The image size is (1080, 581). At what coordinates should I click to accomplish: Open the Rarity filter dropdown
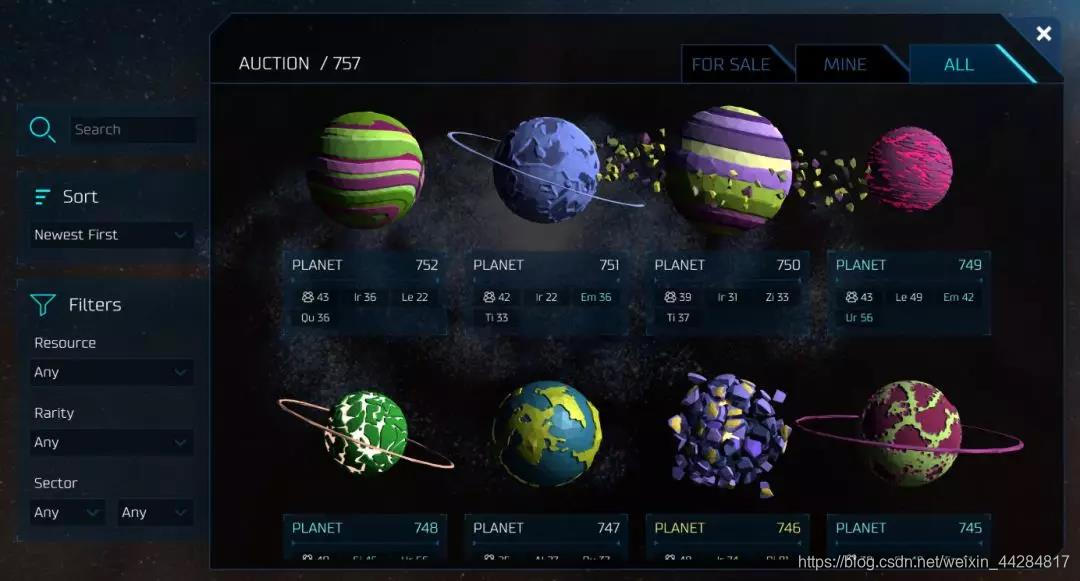coord(110,442)
